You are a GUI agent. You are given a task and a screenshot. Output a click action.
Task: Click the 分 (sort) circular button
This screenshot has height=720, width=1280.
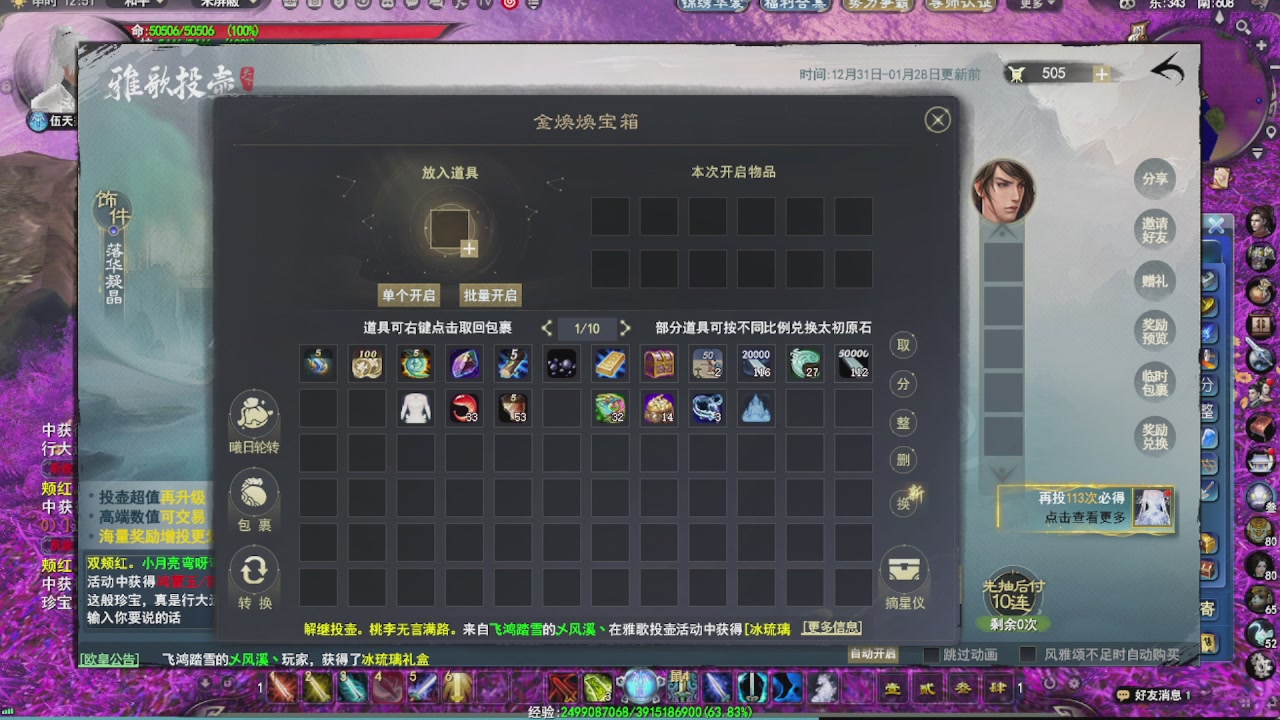pos(901,384)
